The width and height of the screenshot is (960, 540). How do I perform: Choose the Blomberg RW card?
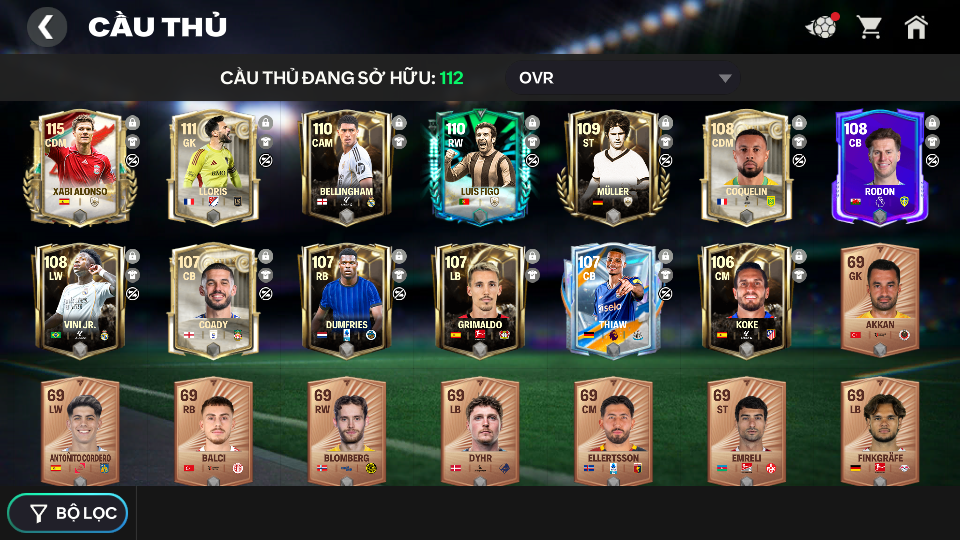tap(346, 432)
